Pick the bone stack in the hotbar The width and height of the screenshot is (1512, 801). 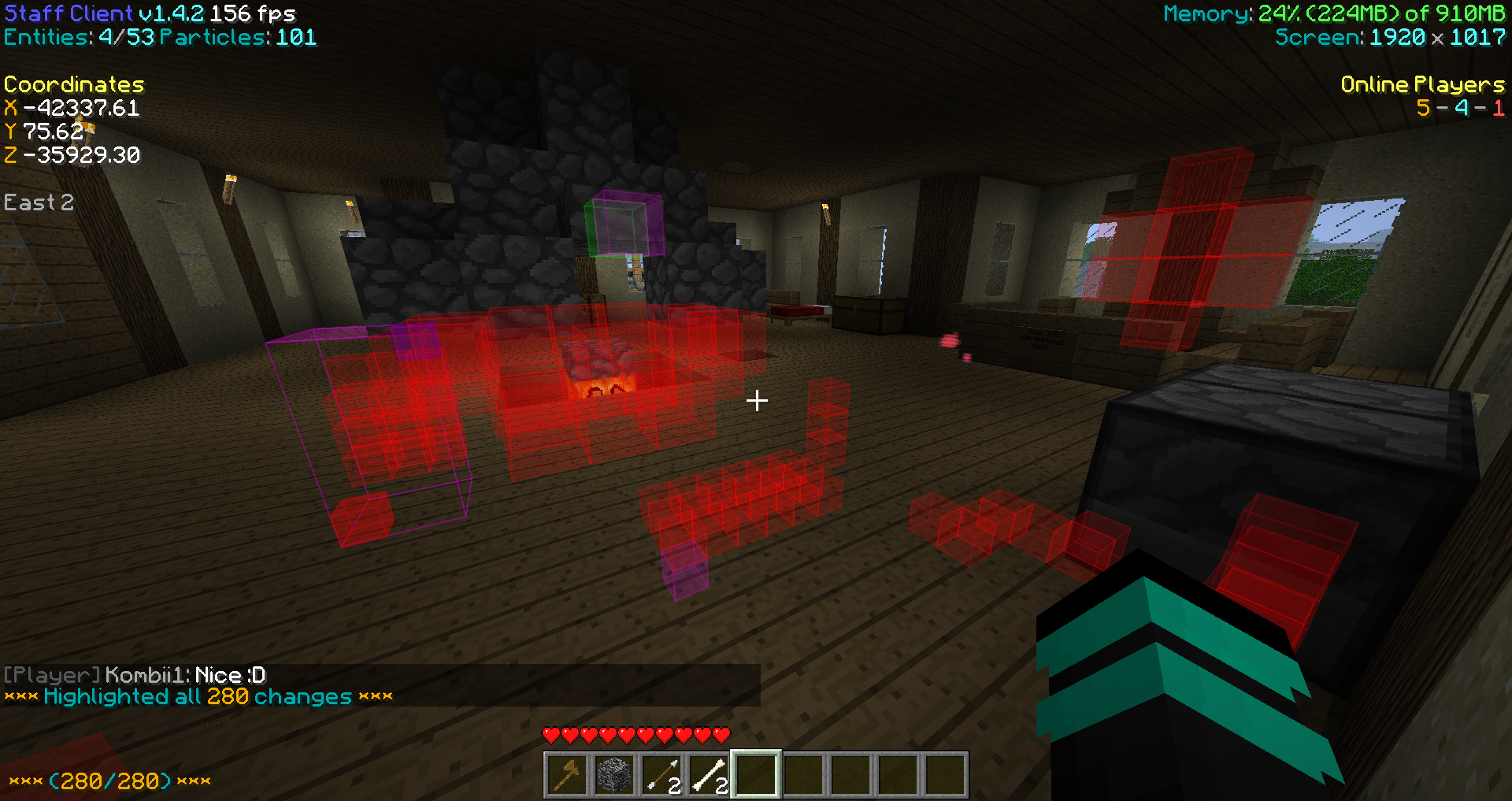click(x=709, y=774)
